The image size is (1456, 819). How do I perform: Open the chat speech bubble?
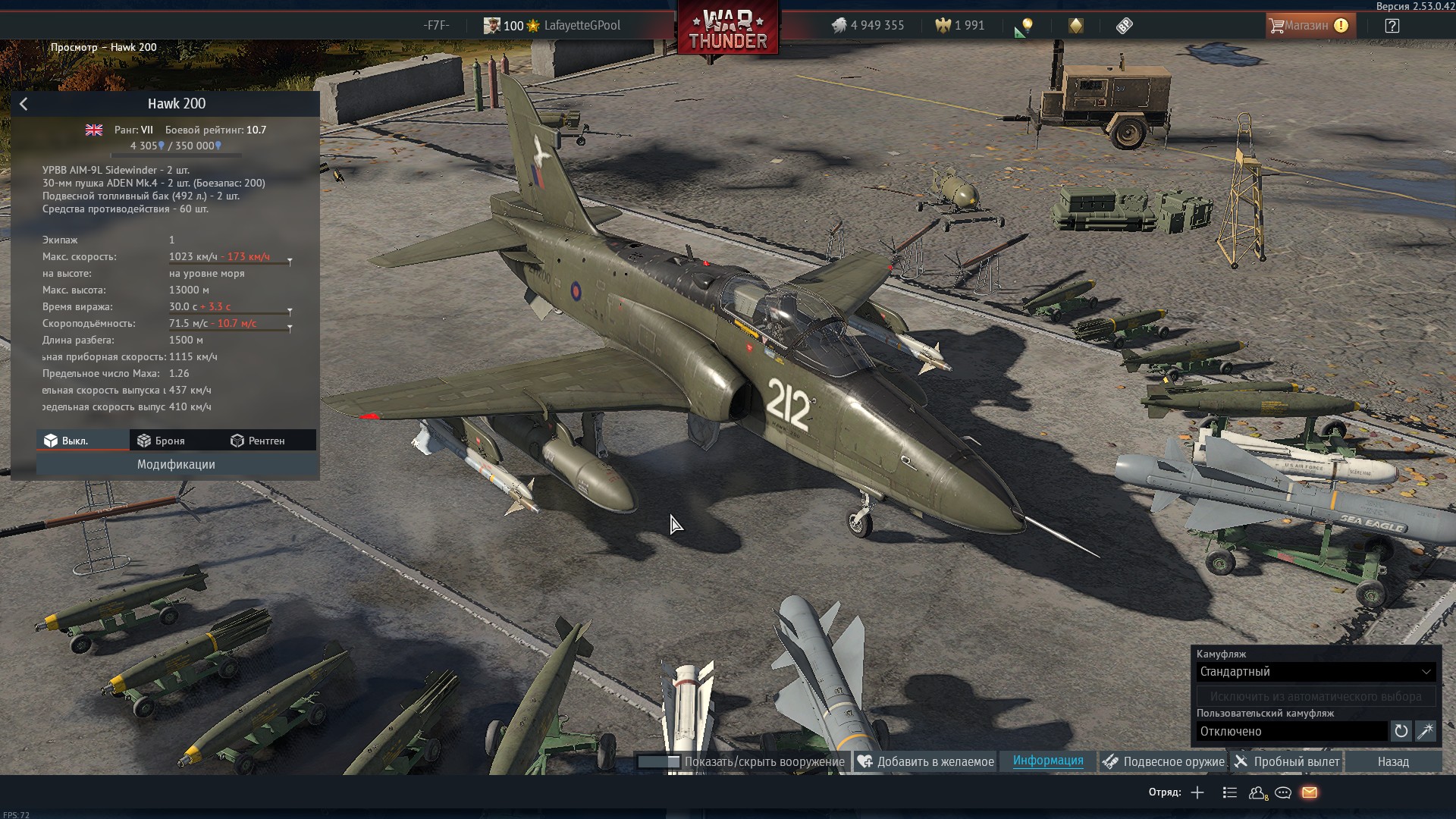[1283, 792]
